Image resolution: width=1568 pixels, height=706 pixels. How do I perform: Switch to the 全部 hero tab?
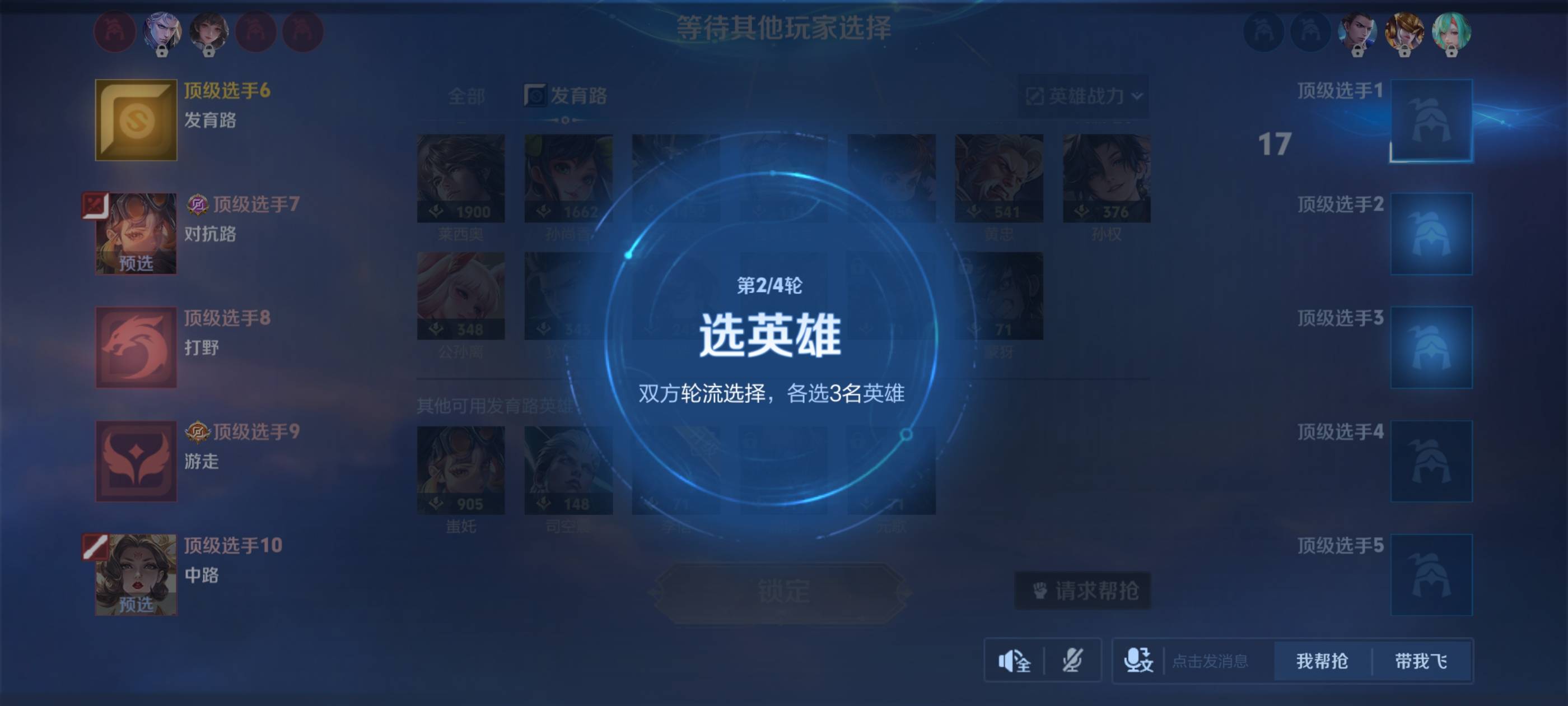(x=466, y=96)
